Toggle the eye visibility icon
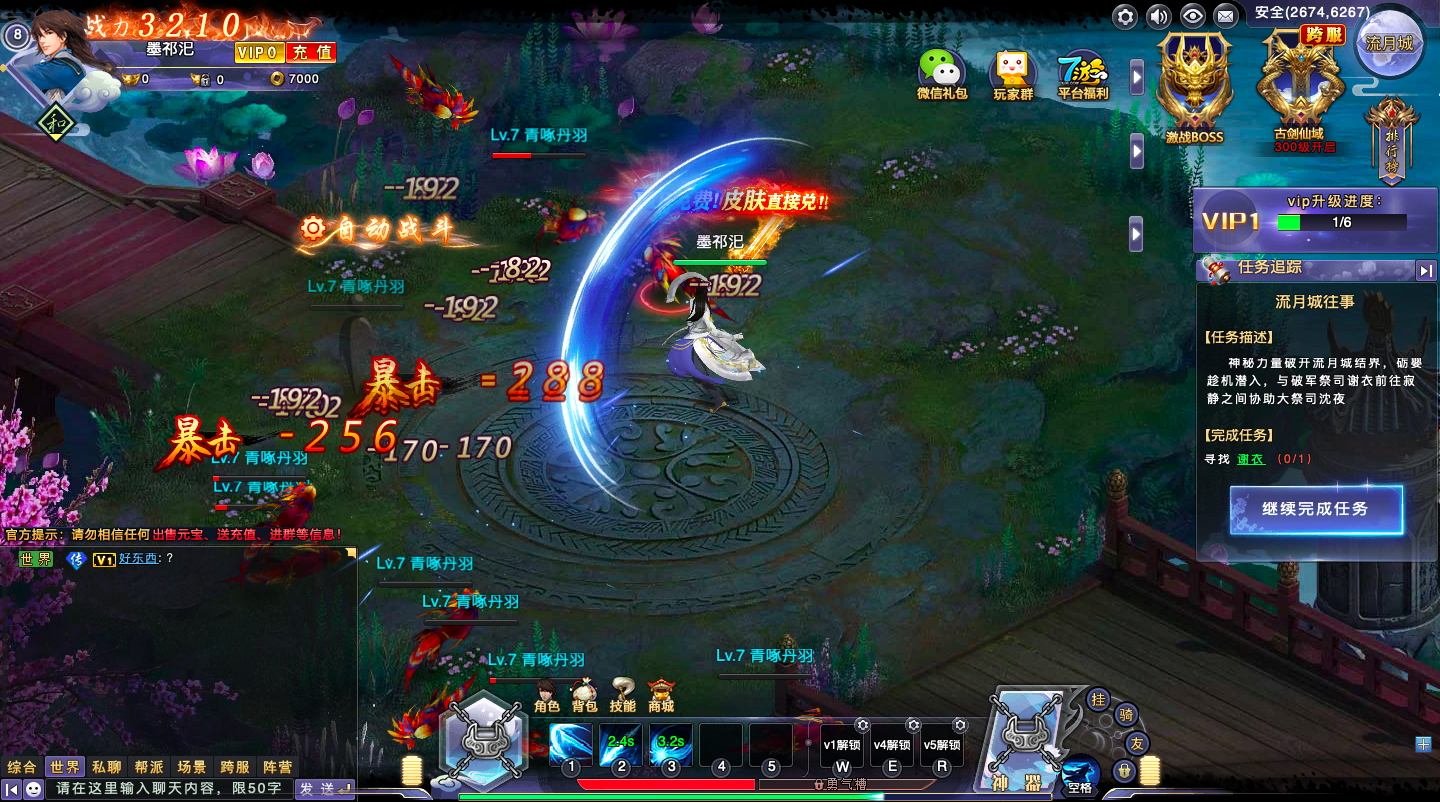This screenshot has height=803, width=1440. (1191, 16)
